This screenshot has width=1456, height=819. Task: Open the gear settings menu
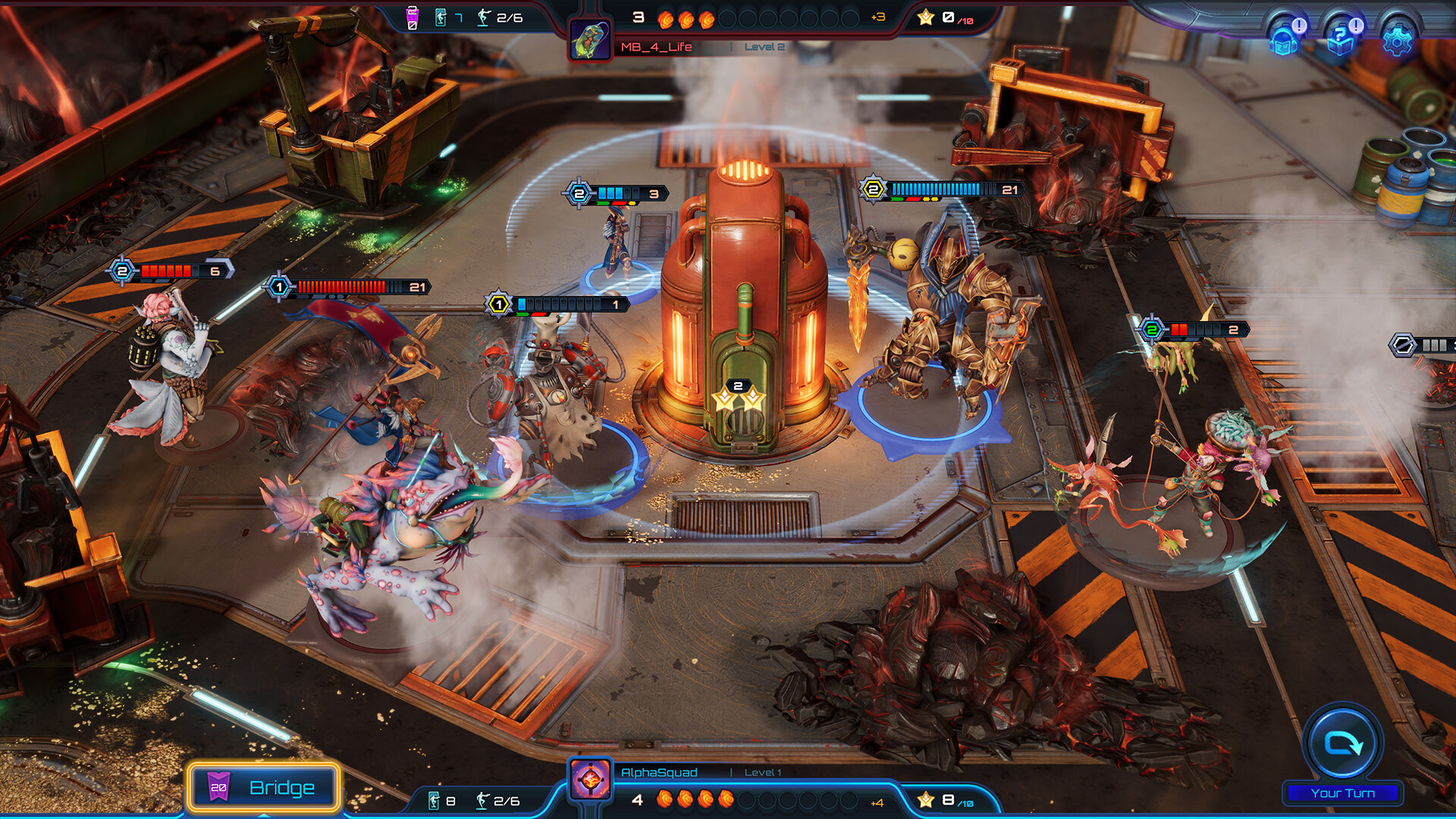click(x=1397, y=39)
